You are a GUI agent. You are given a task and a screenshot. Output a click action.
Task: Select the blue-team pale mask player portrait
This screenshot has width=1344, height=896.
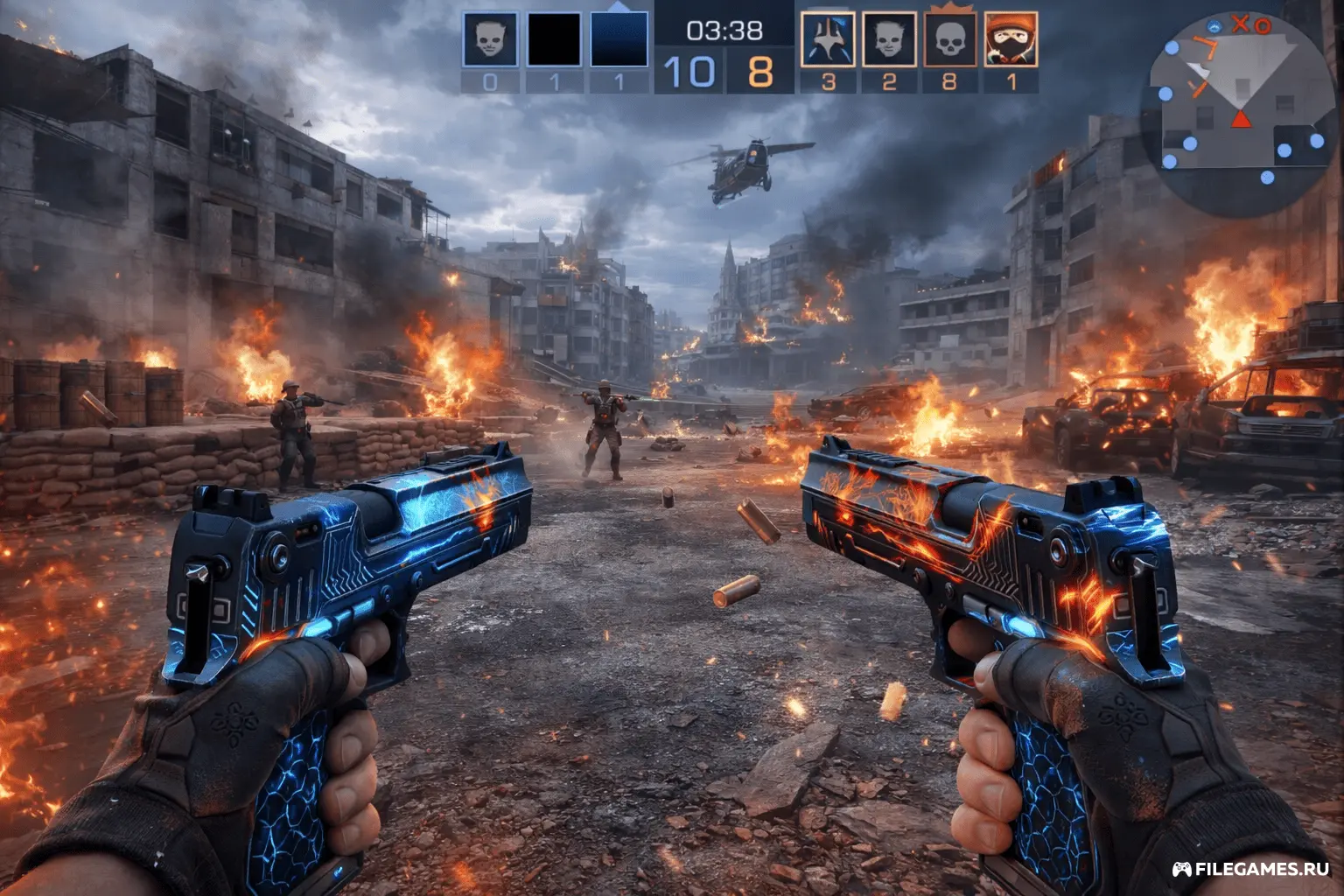(490, 39)
